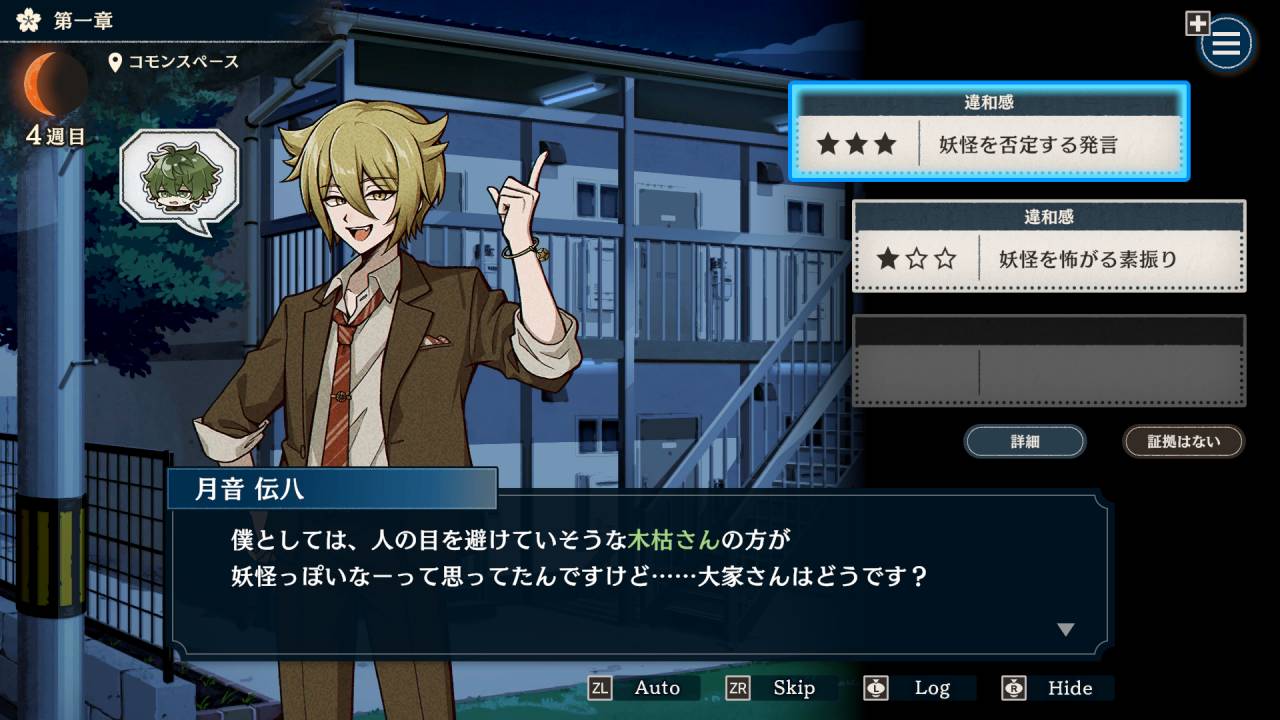Image resolution: width=1280 pixels, height=720 pixels.
Task: Hide the dialogue box with Hide
Action: (1070, 688)
